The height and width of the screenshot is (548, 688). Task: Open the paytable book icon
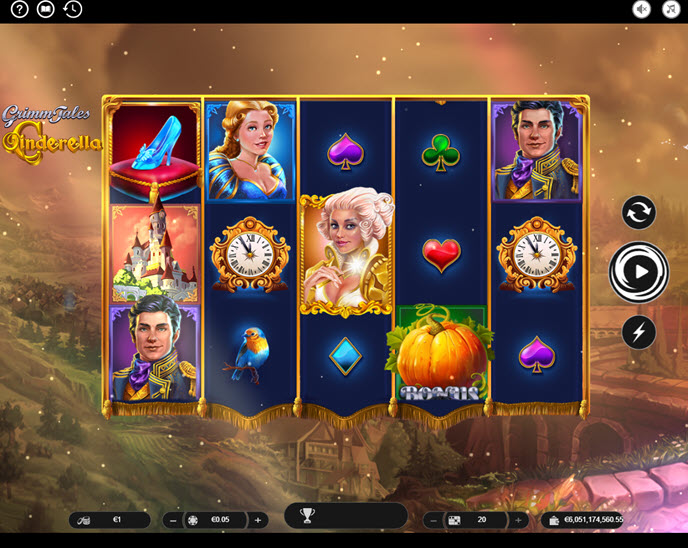click(45, 10)
